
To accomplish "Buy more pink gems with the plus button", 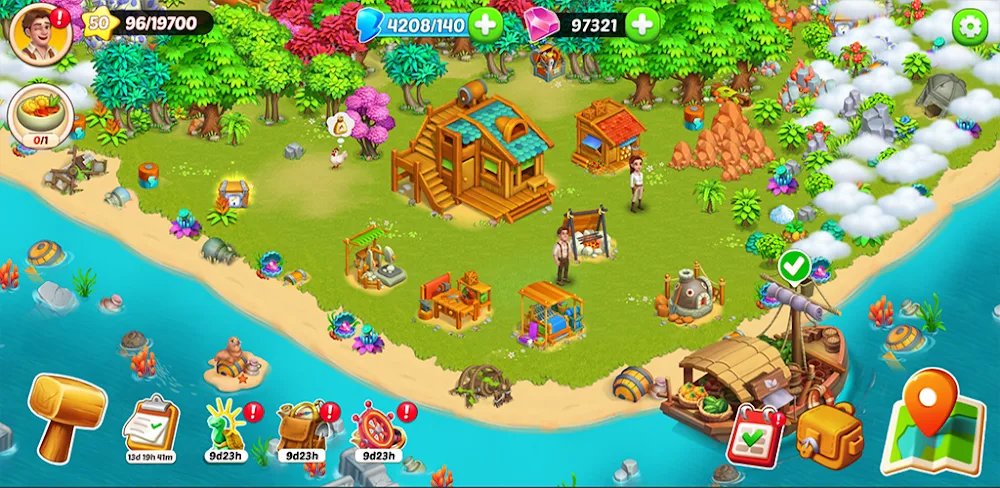I will [642, 23].
